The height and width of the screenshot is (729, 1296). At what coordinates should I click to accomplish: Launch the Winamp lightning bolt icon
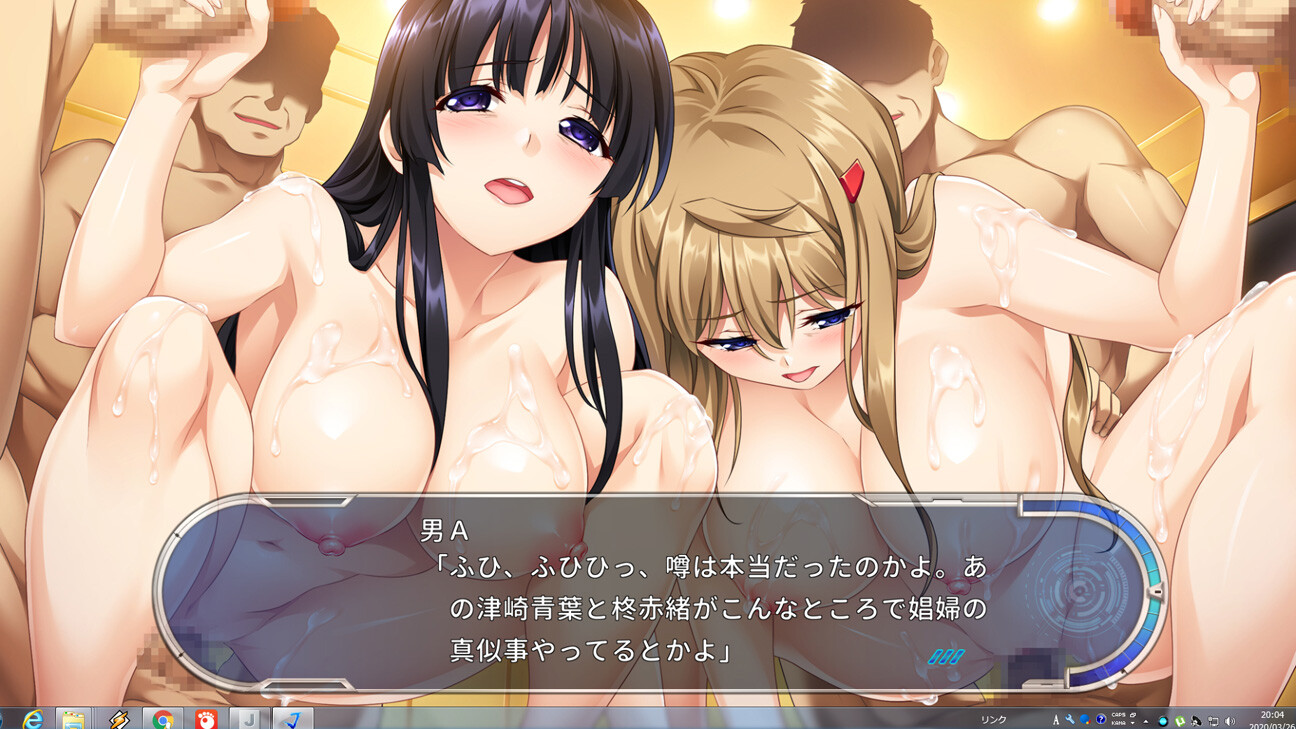118,719
